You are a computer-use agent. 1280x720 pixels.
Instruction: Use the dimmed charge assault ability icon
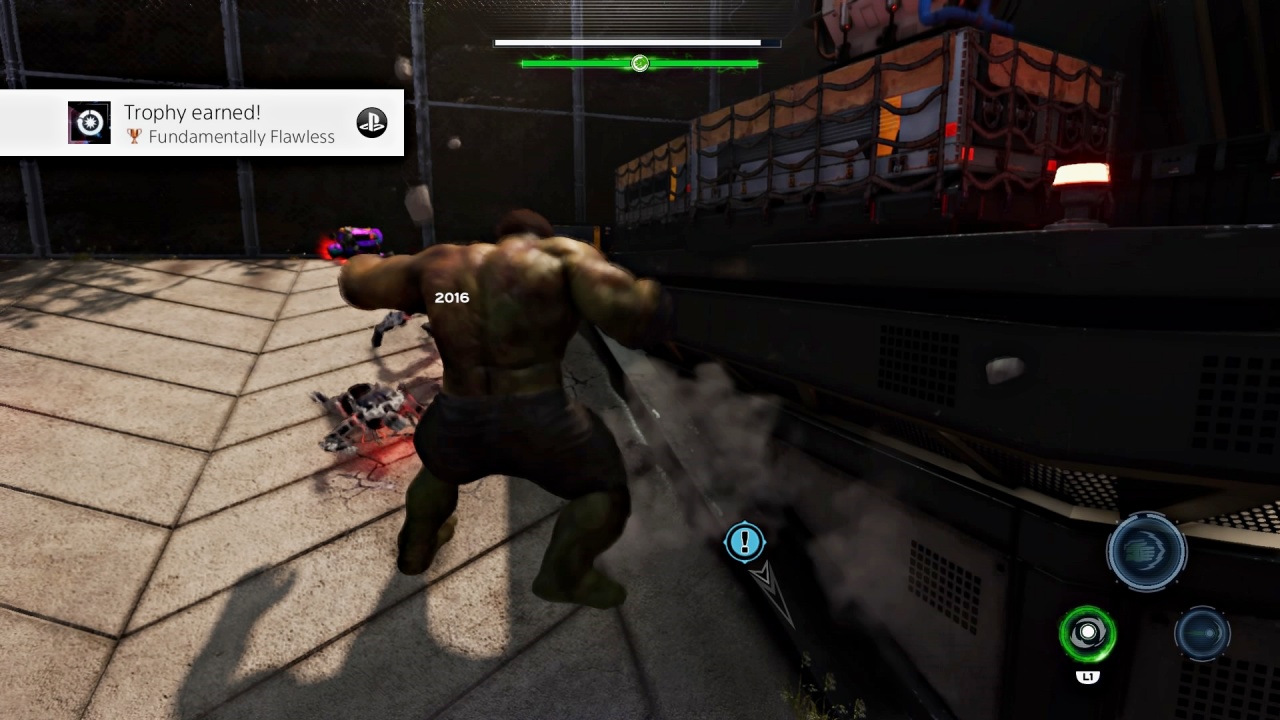point(1201,634)
